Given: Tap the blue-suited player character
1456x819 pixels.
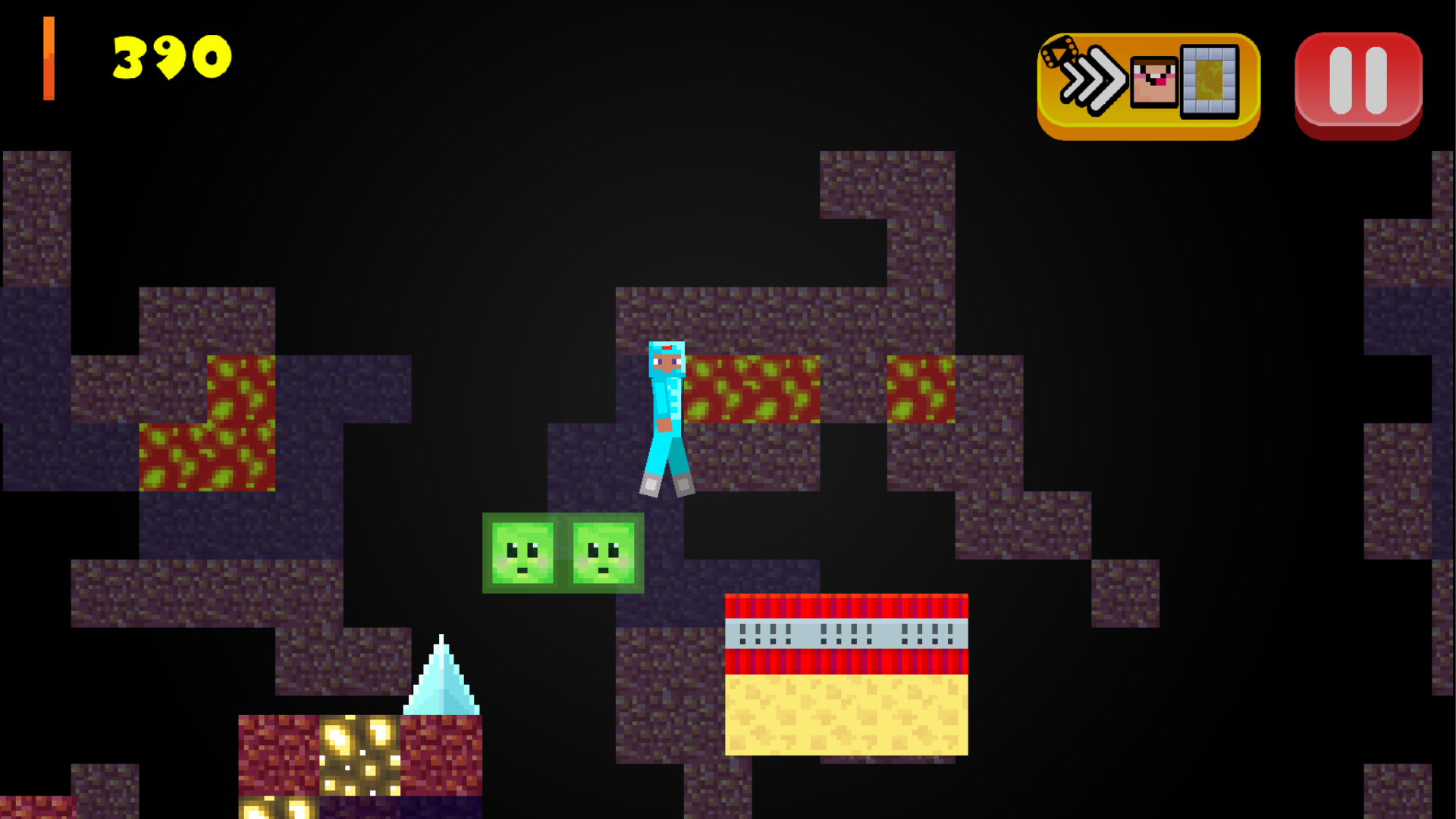Looking at the screenshot, I should 667,417.
